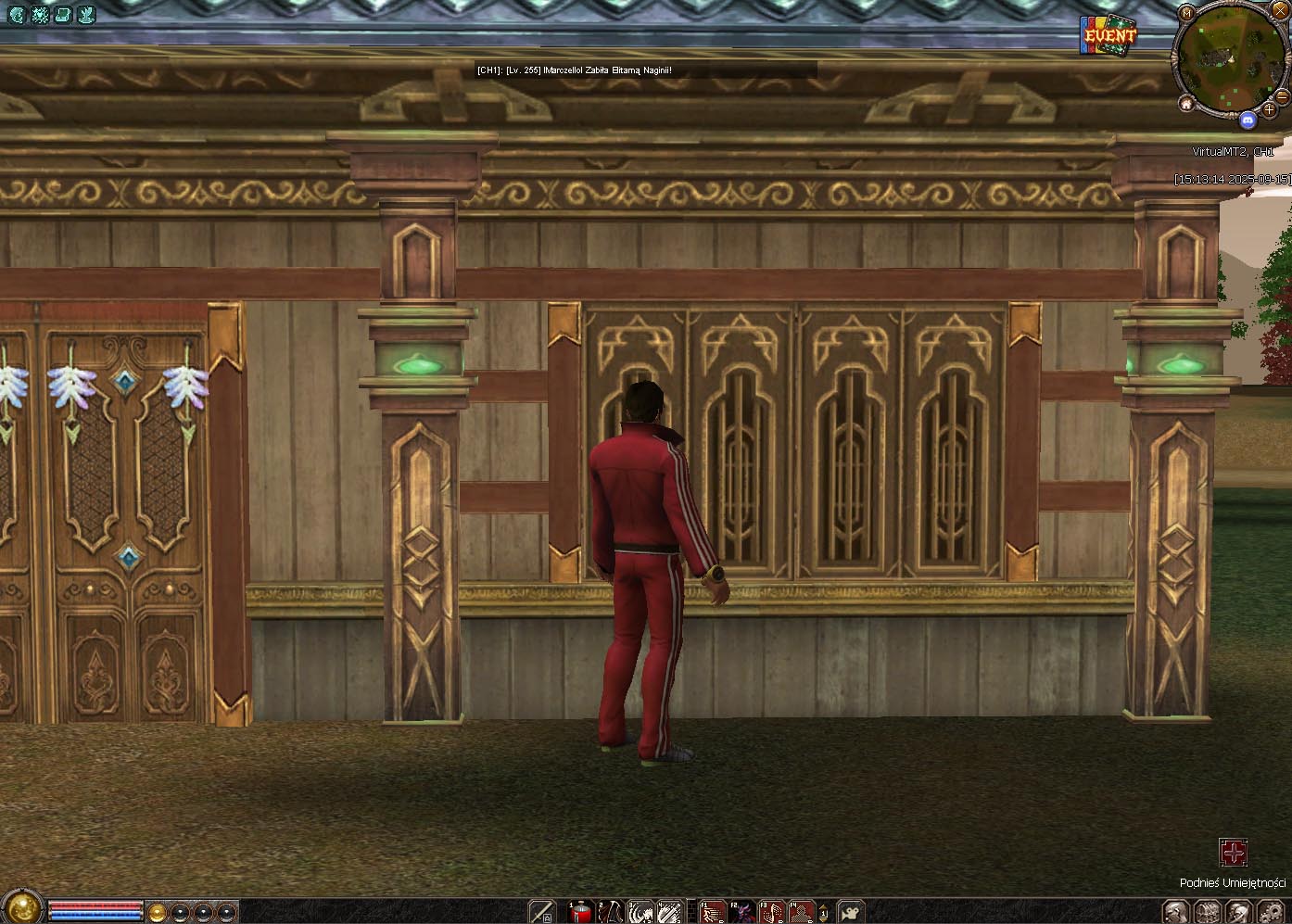
Task: Click the gold orb in the status corner
Action: pos(21,908)
